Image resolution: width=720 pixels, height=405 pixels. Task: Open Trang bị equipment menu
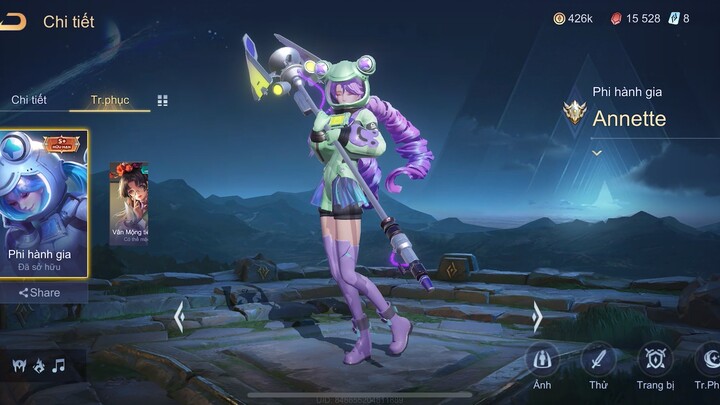655,361
